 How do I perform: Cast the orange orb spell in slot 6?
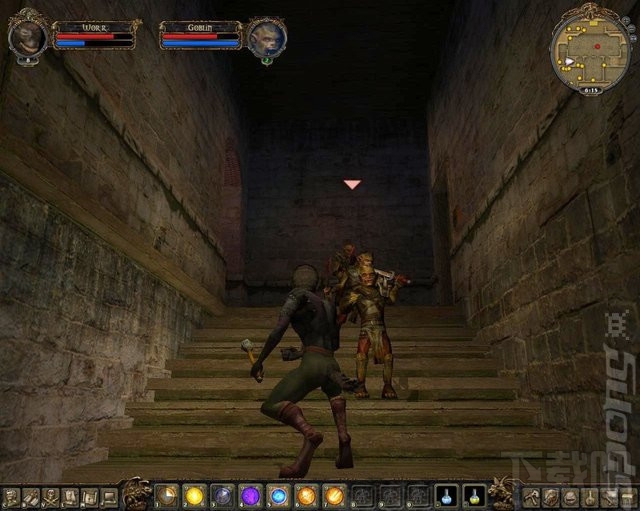(x=306, y=495)
